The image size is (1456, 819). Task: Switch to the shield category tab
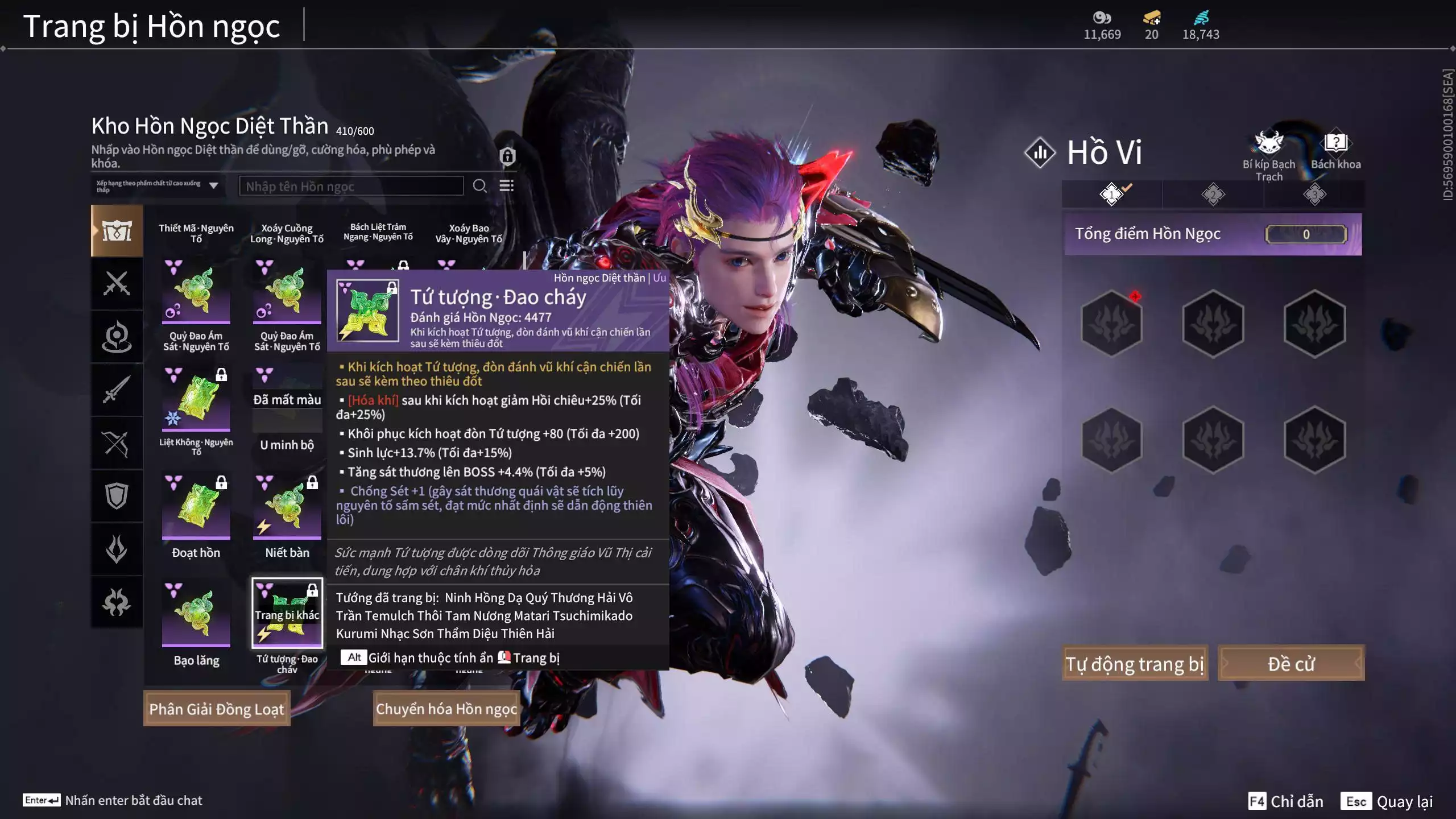[117, 496]
